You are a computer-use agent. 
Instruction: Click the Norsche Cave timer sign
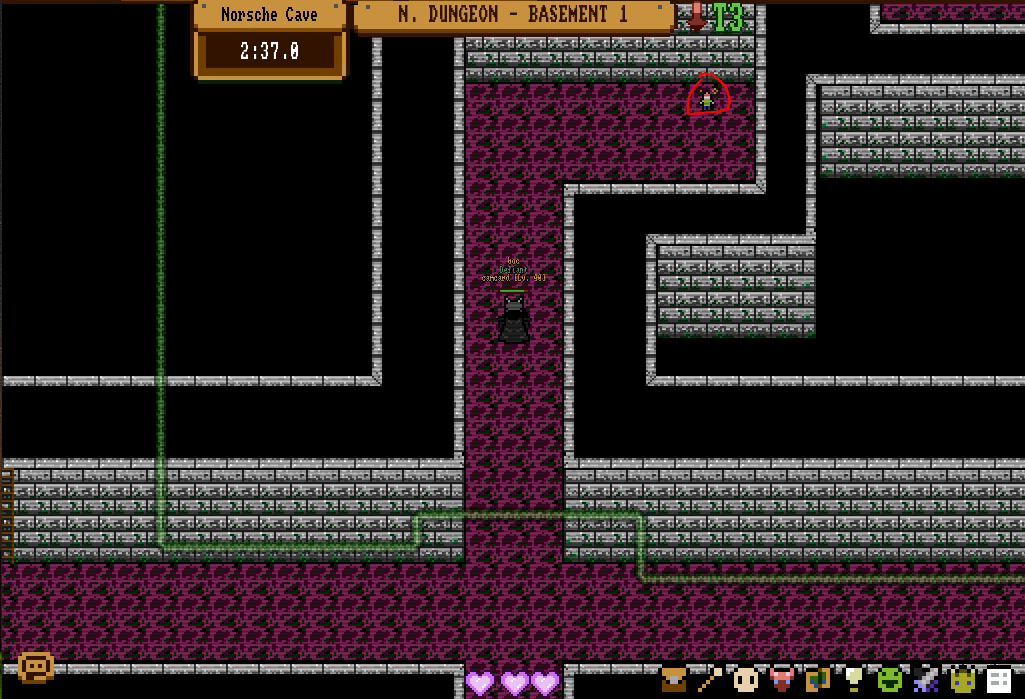click(270, 40)
